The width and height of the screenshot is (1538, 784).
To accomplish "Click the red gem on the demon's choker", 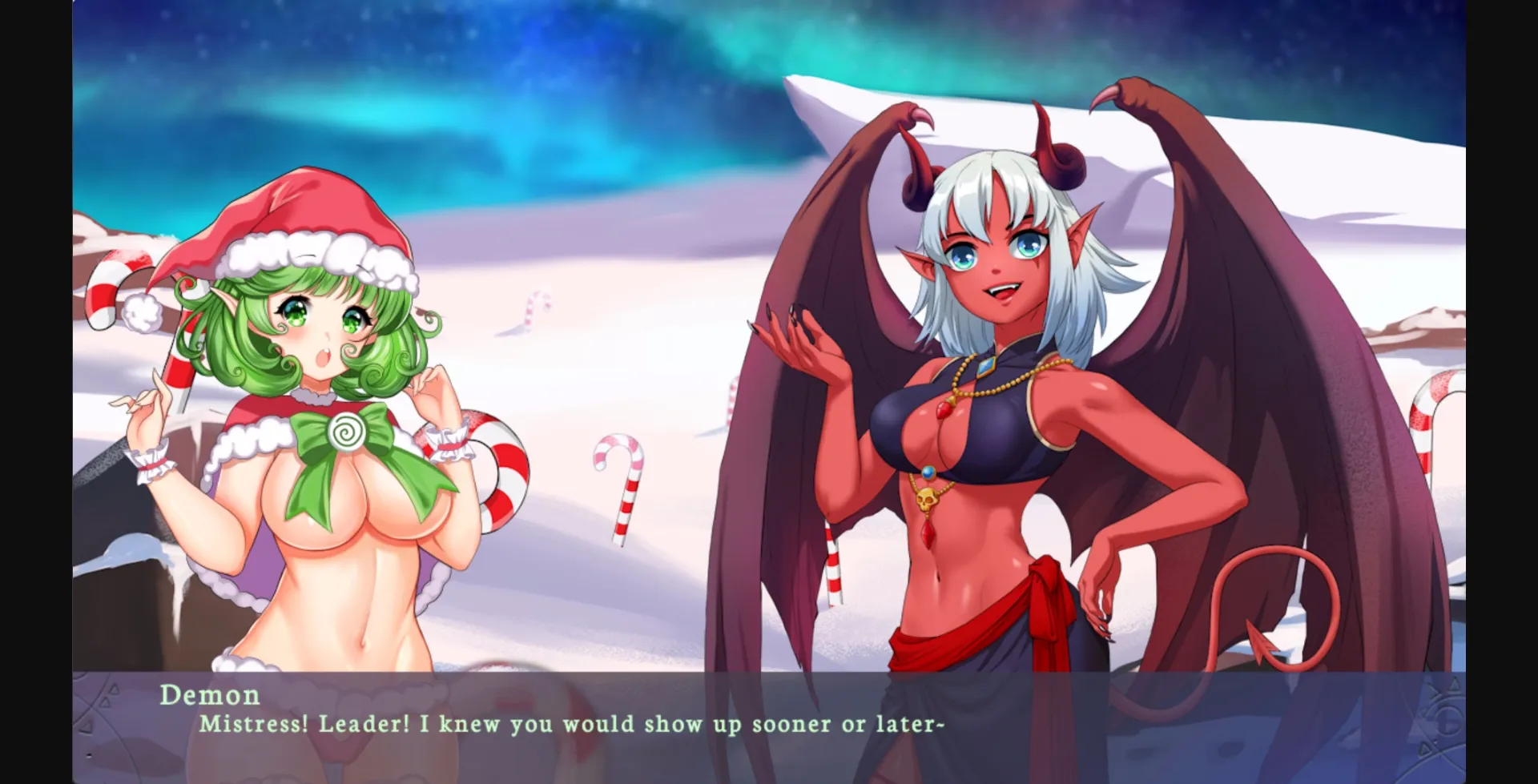I will [x=944, y=411].
